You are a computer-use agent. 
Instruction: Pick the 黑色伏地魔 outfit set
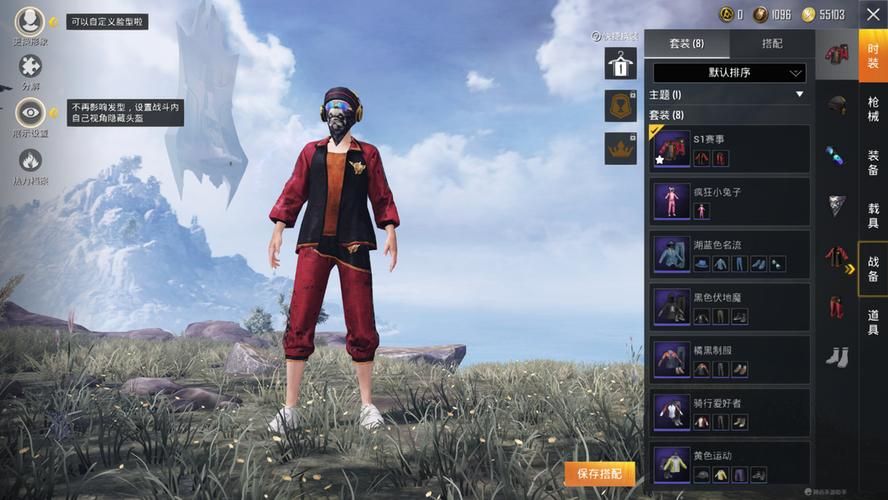coord(729,308)
